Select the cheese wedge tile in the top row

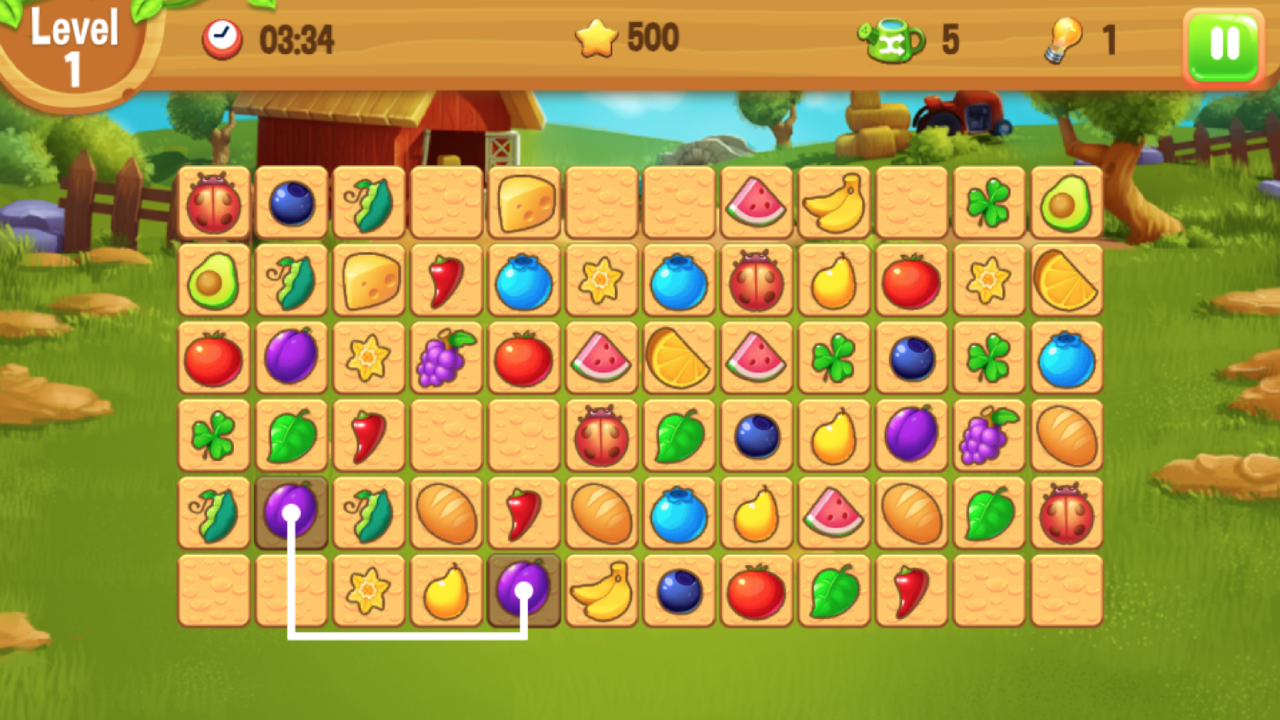click(x=524, y=203)
